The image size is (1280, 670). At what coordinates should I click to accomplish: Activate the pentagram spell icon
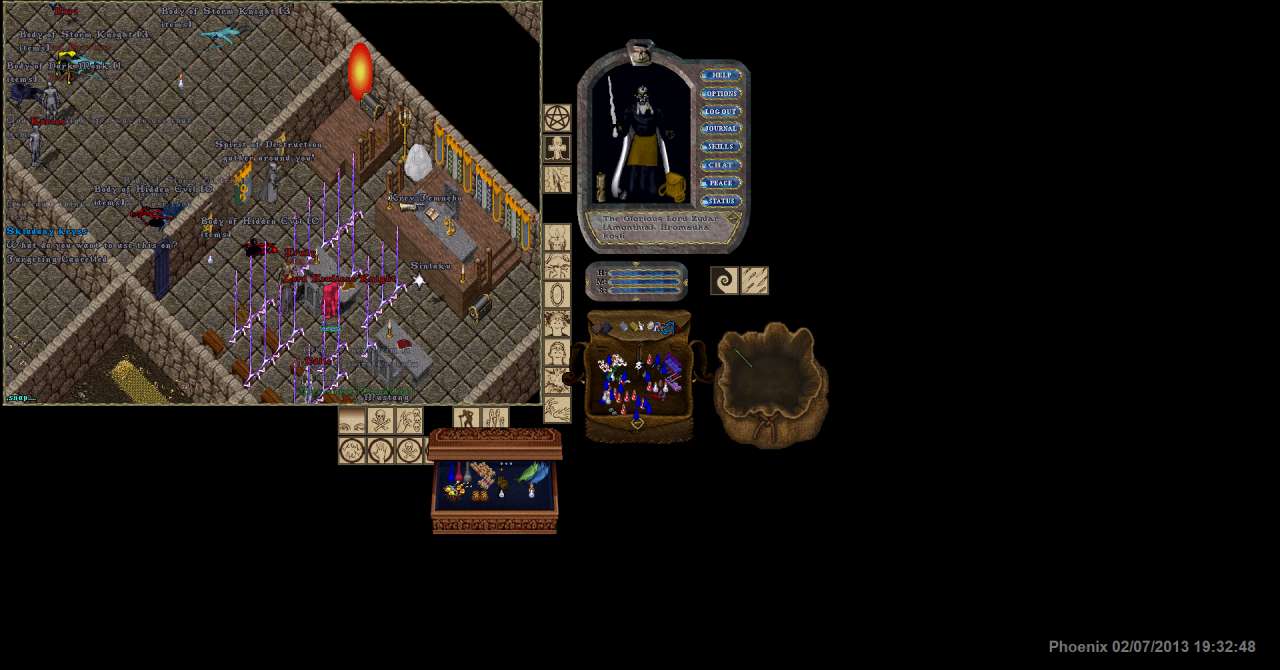[x=557, y=119]
